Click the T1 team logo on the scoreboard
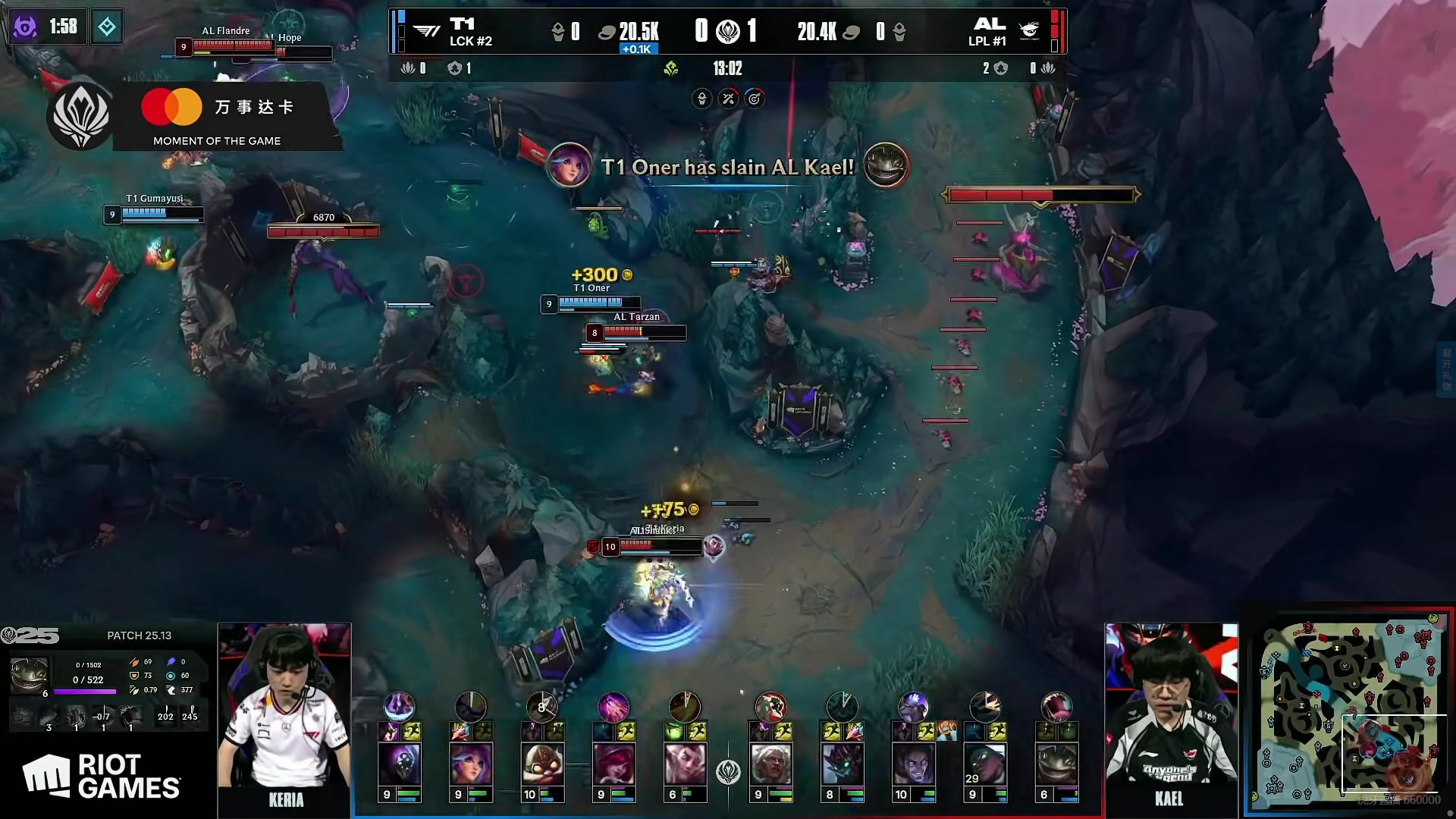This screenshot has height=819, width=1456. [x=427, y=30]
